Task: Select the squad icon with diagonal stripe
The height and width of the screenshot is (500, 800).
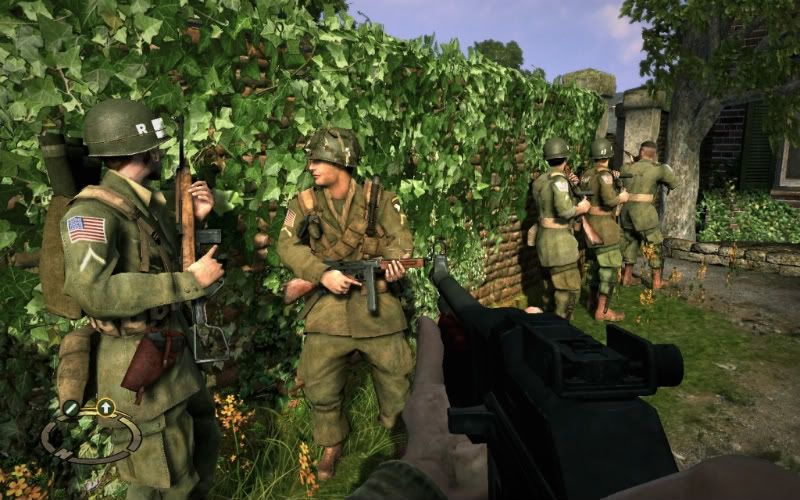Action: click(70, 408)
